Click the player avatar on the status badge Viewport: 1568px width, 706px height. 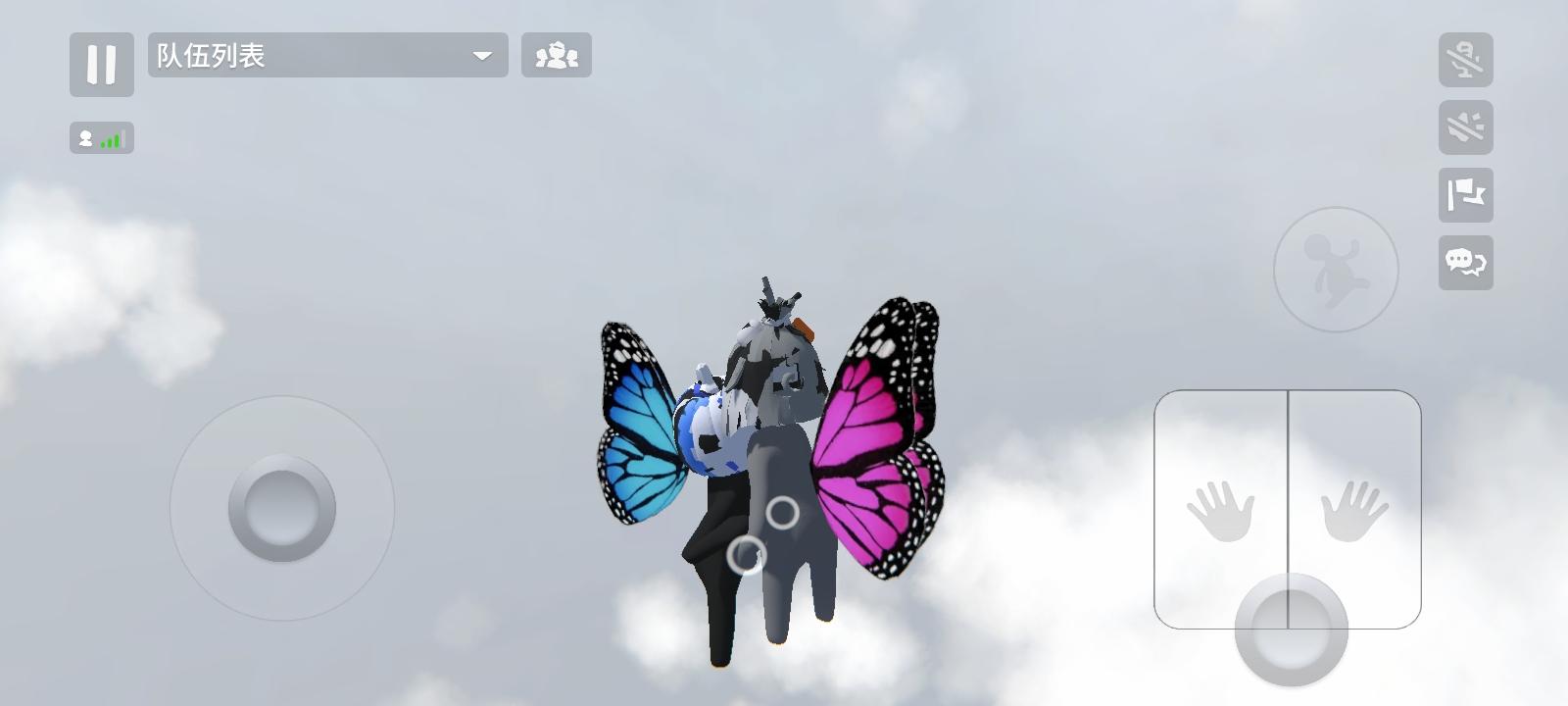(x=86, y=138)
